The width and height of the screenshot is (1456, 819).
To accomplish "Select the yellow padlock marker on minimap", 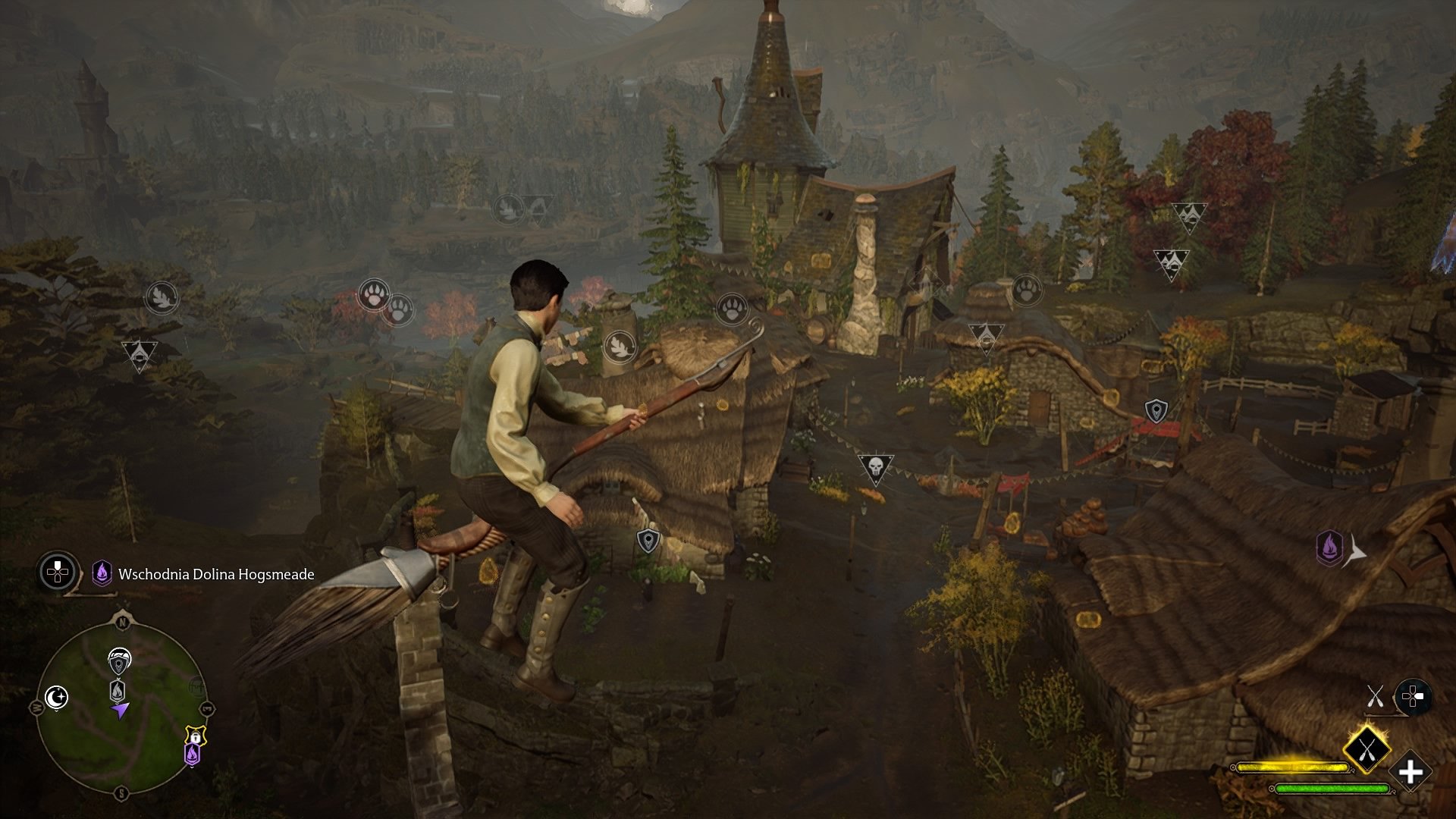I will click(196, 735).
